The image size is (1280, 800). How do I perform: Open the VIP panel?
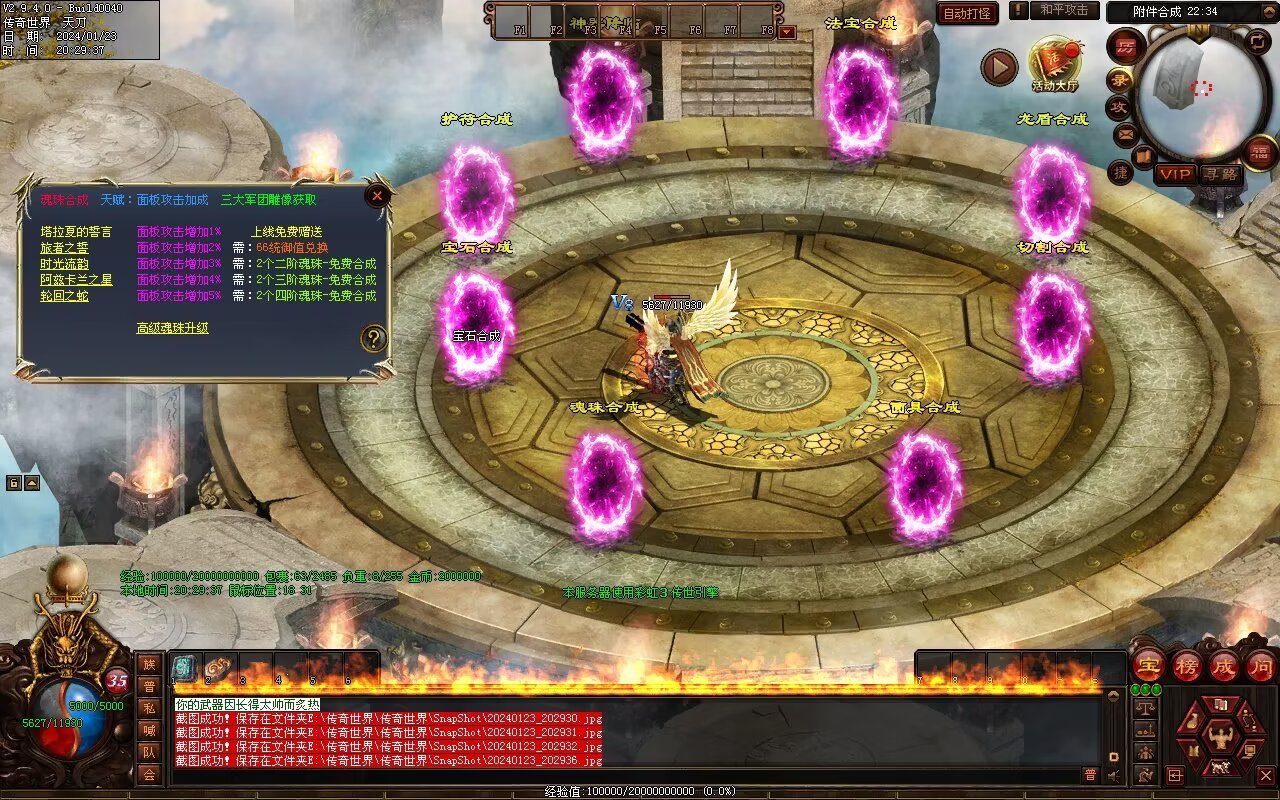1175,174
